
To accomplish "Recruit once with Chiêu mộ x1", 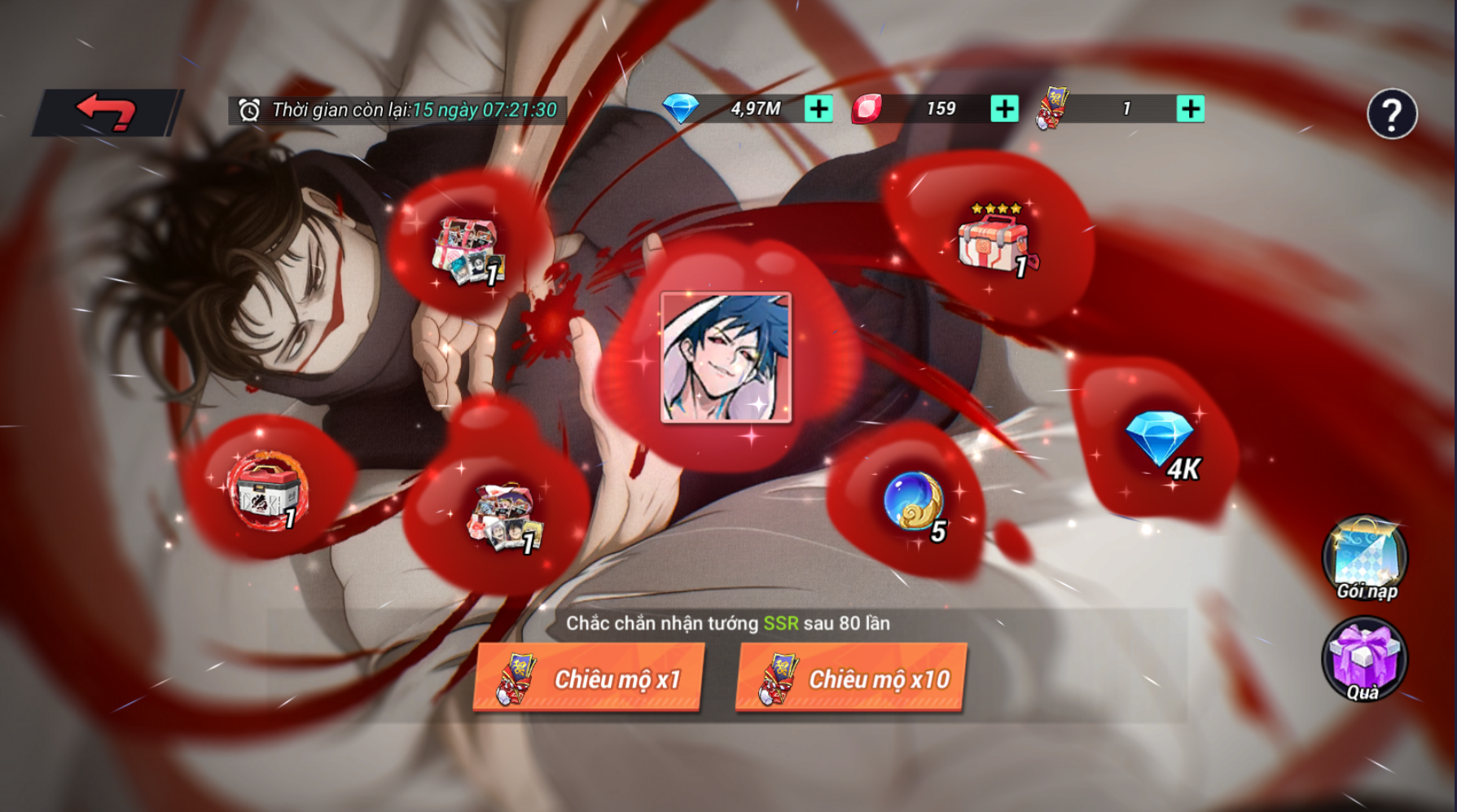I will click(589, 678).
